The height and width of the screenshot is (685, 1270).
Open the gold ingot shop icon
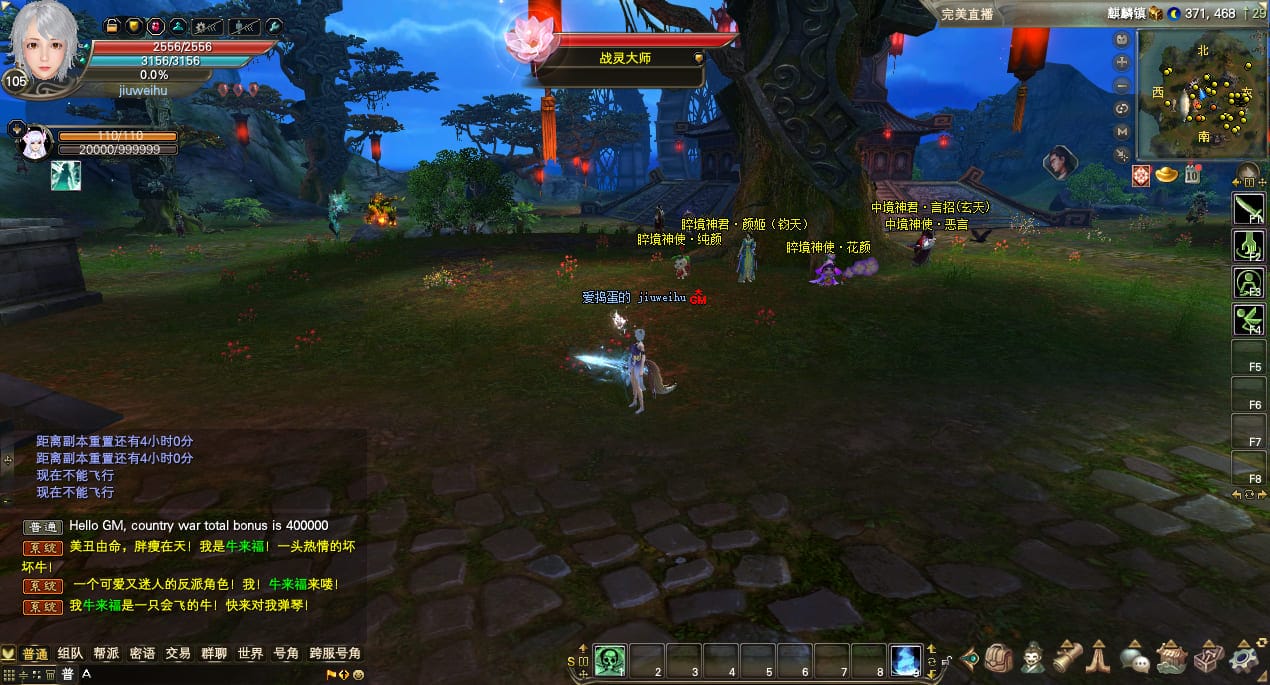coord(1166,175)
